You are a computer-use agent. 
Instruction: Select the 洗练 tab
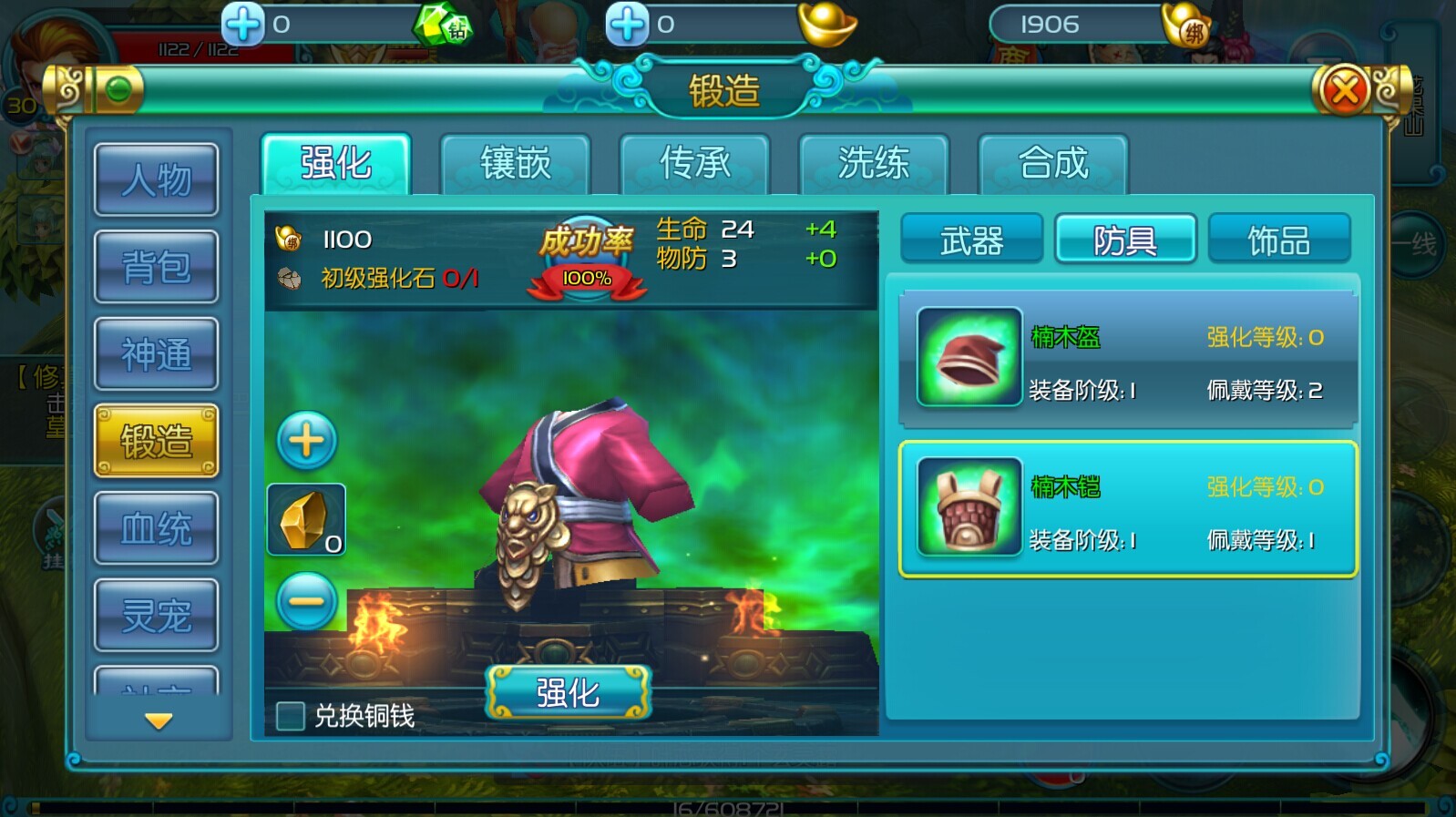click(874, 164)
